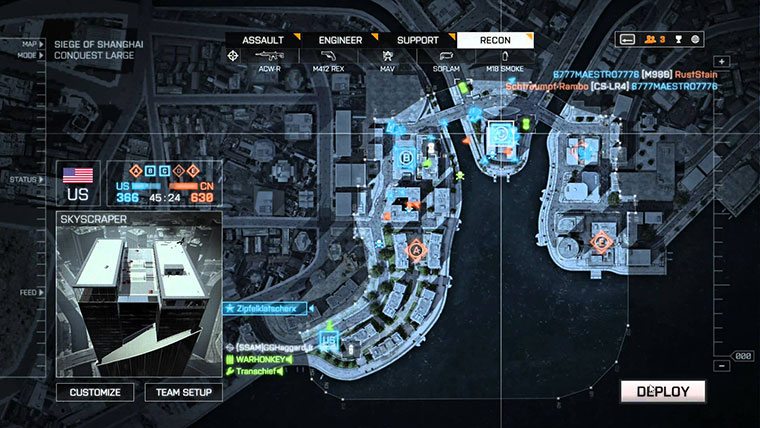Viewport: 760px width, 428px height.
Task: Spawn at capture point B
Action: coord(405,158)
